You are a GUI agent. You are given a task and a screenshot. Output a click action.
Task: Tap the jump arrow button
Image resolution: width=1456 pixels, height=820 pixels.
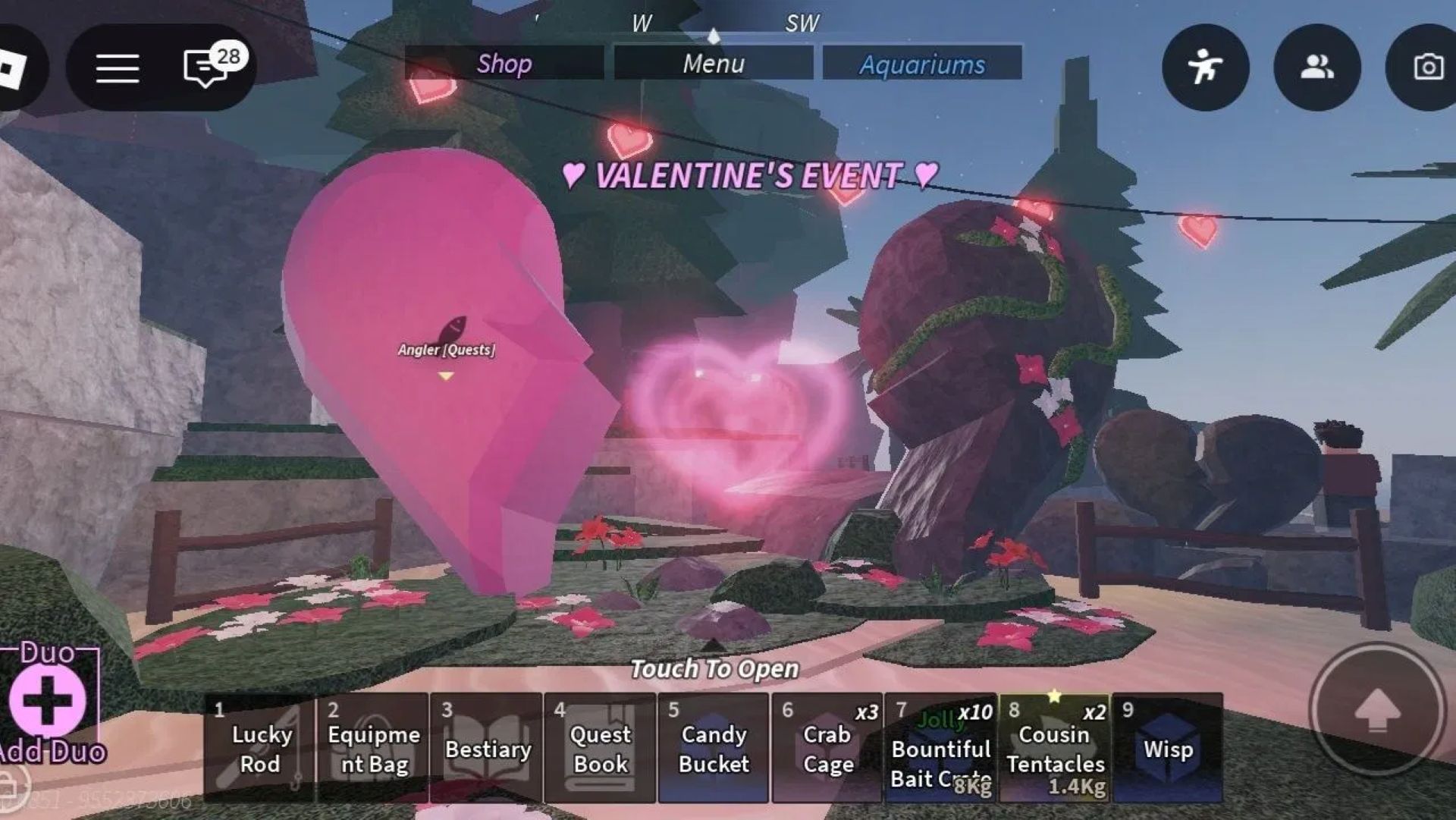click(1376, 710)
